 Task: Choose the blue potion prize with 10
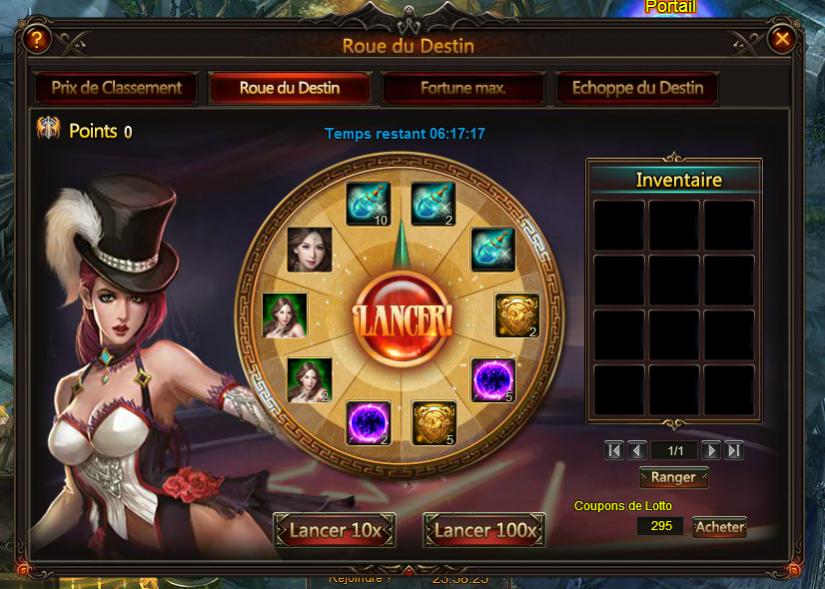pos(367,204)
